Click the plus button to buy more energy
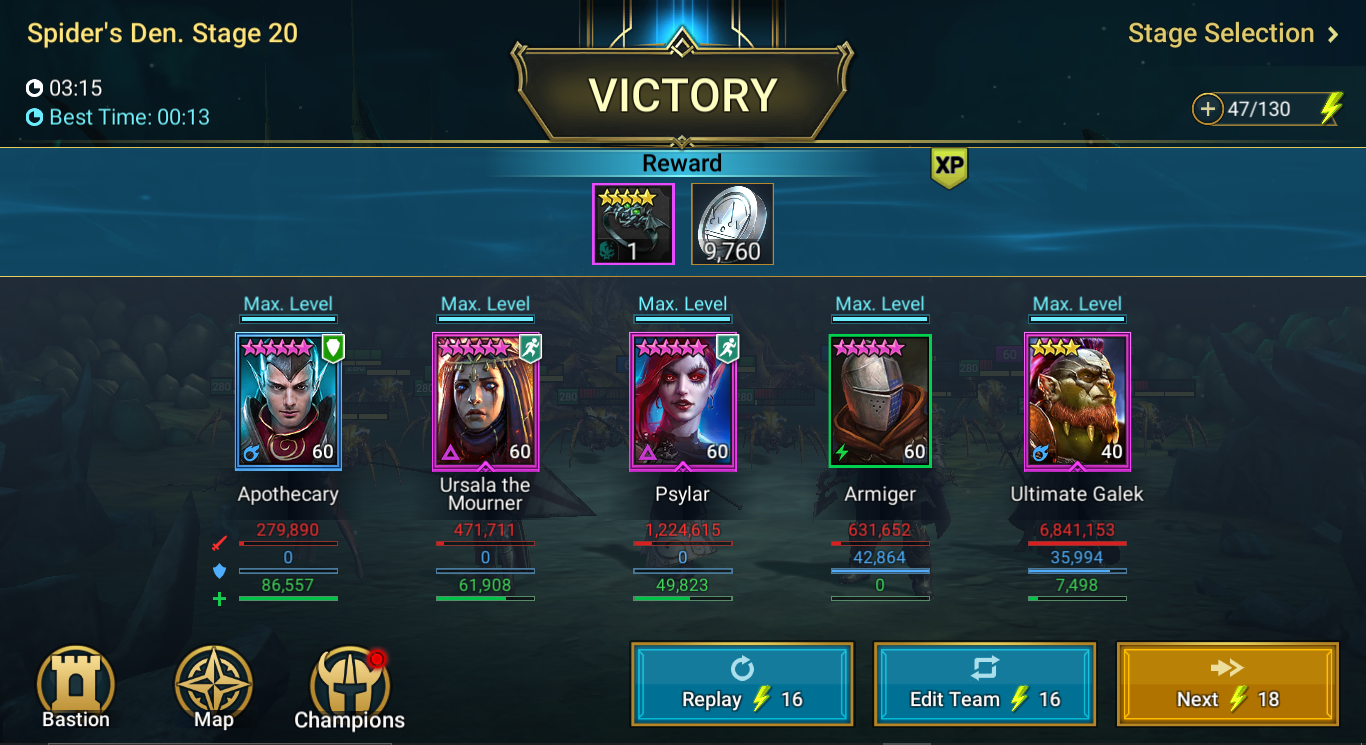1366x745 pixels. click(x=1207, y=108)
